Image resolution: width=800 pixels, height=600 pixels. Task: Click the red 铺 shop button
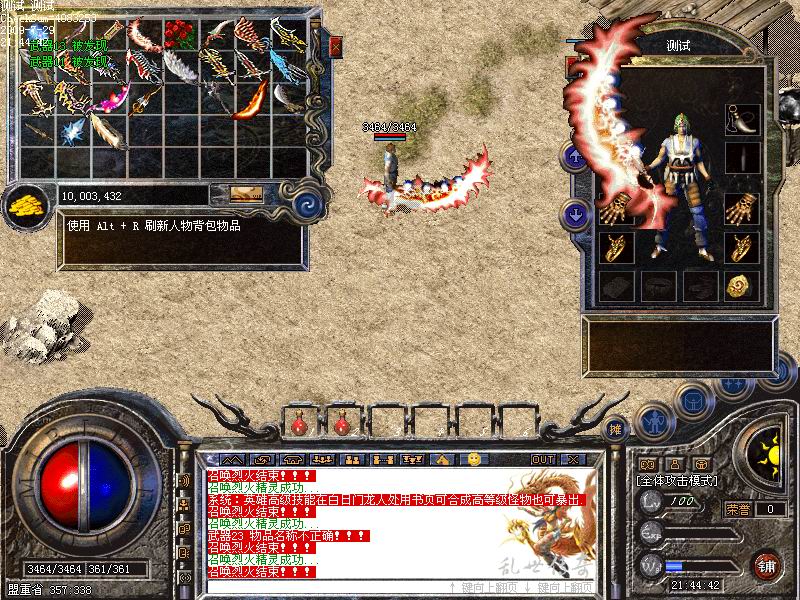point(767,564)
